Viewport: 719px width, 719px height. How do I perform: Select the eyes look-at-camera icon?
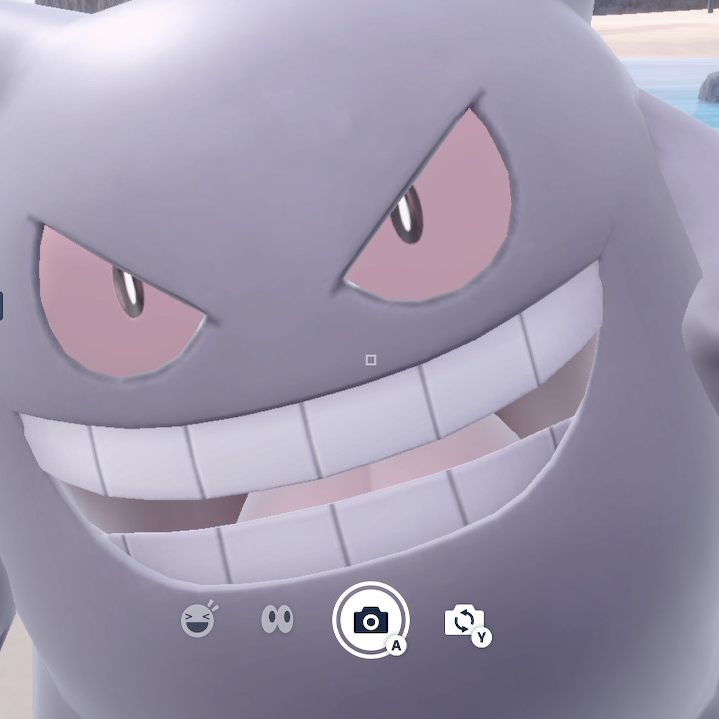tap(277, 620)
